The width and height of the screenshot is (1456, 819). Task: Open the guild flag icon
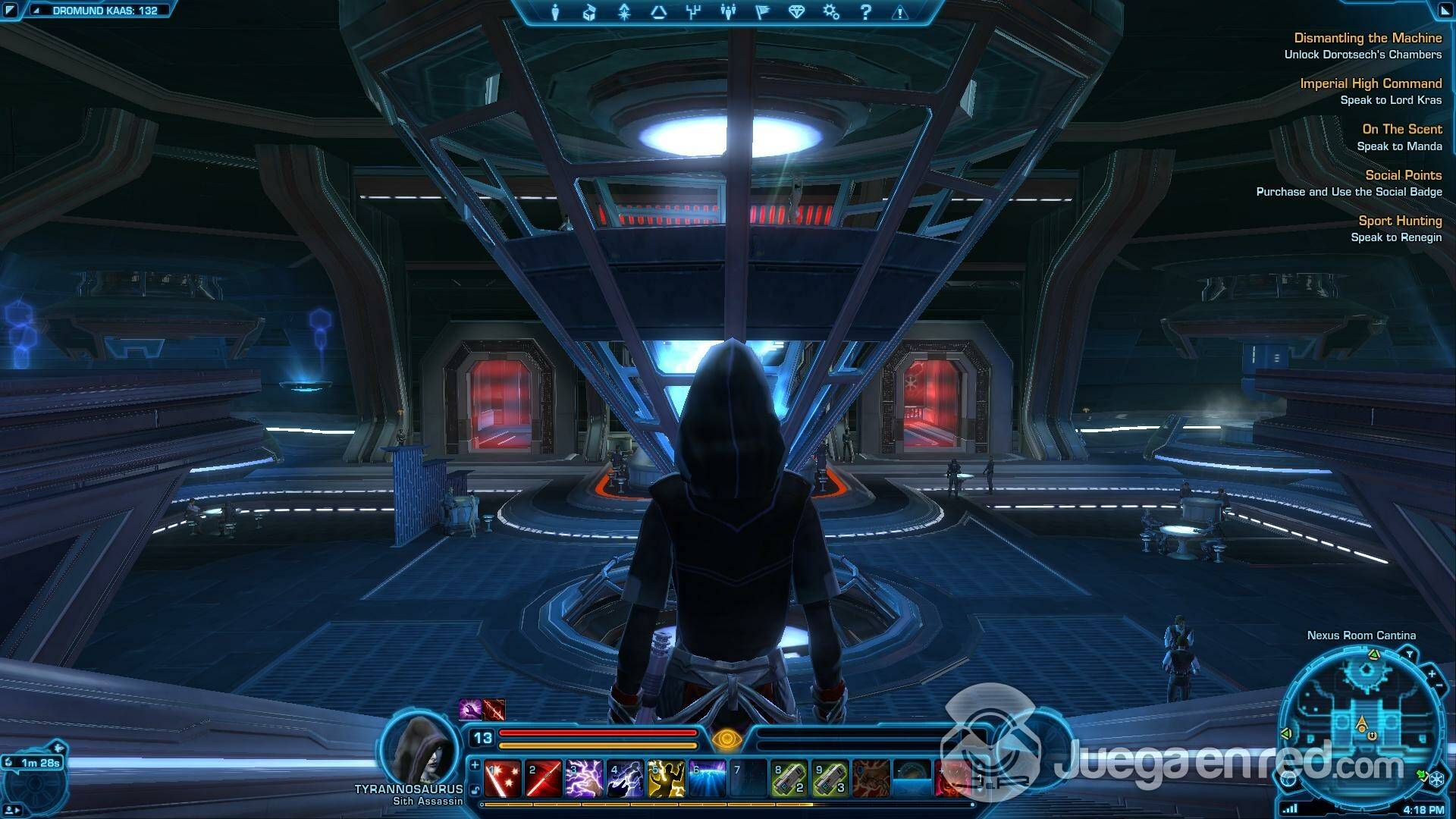[x=762, y=12]
